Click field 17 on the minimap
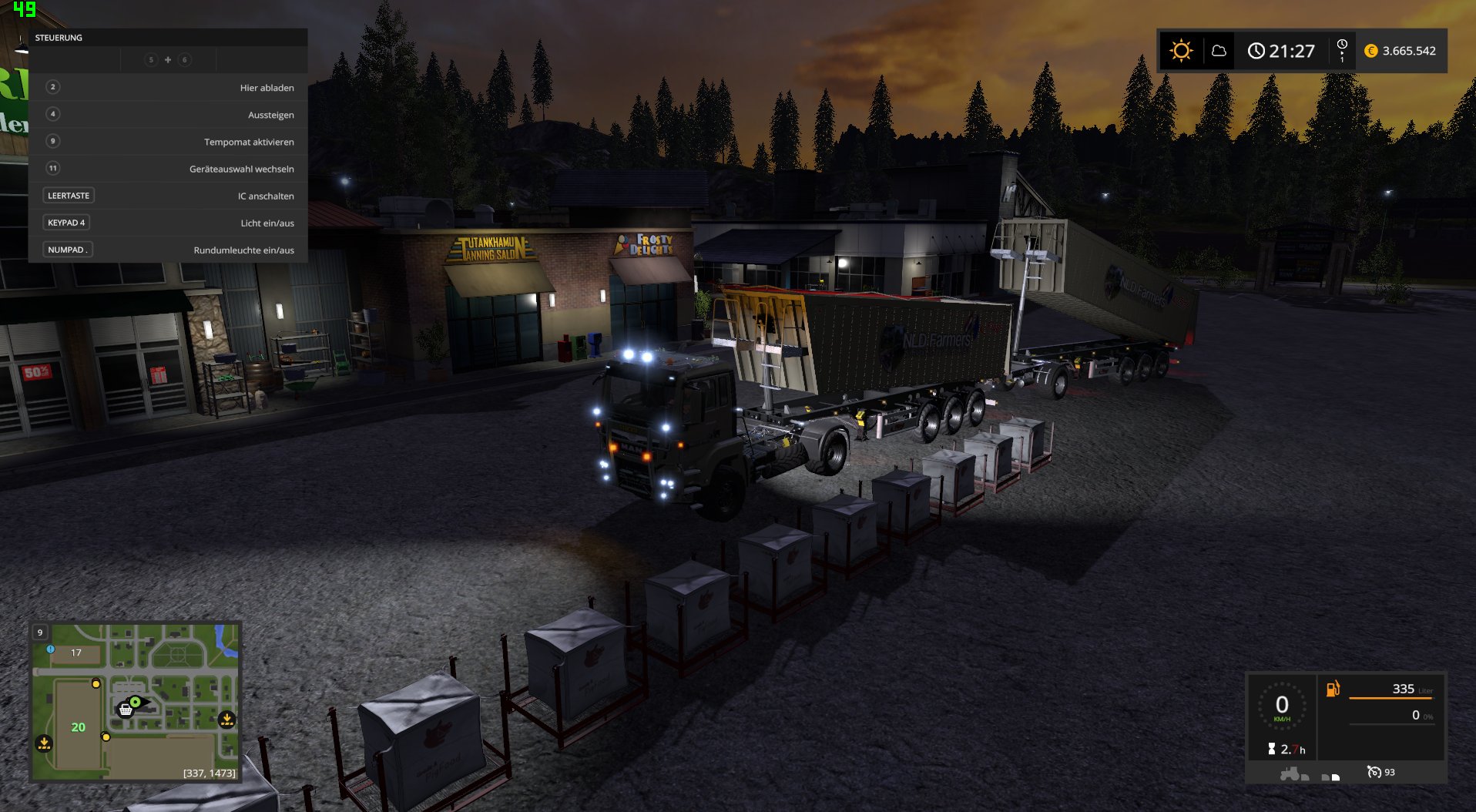The image size is (1476, 812). click(x=76, y=653)
